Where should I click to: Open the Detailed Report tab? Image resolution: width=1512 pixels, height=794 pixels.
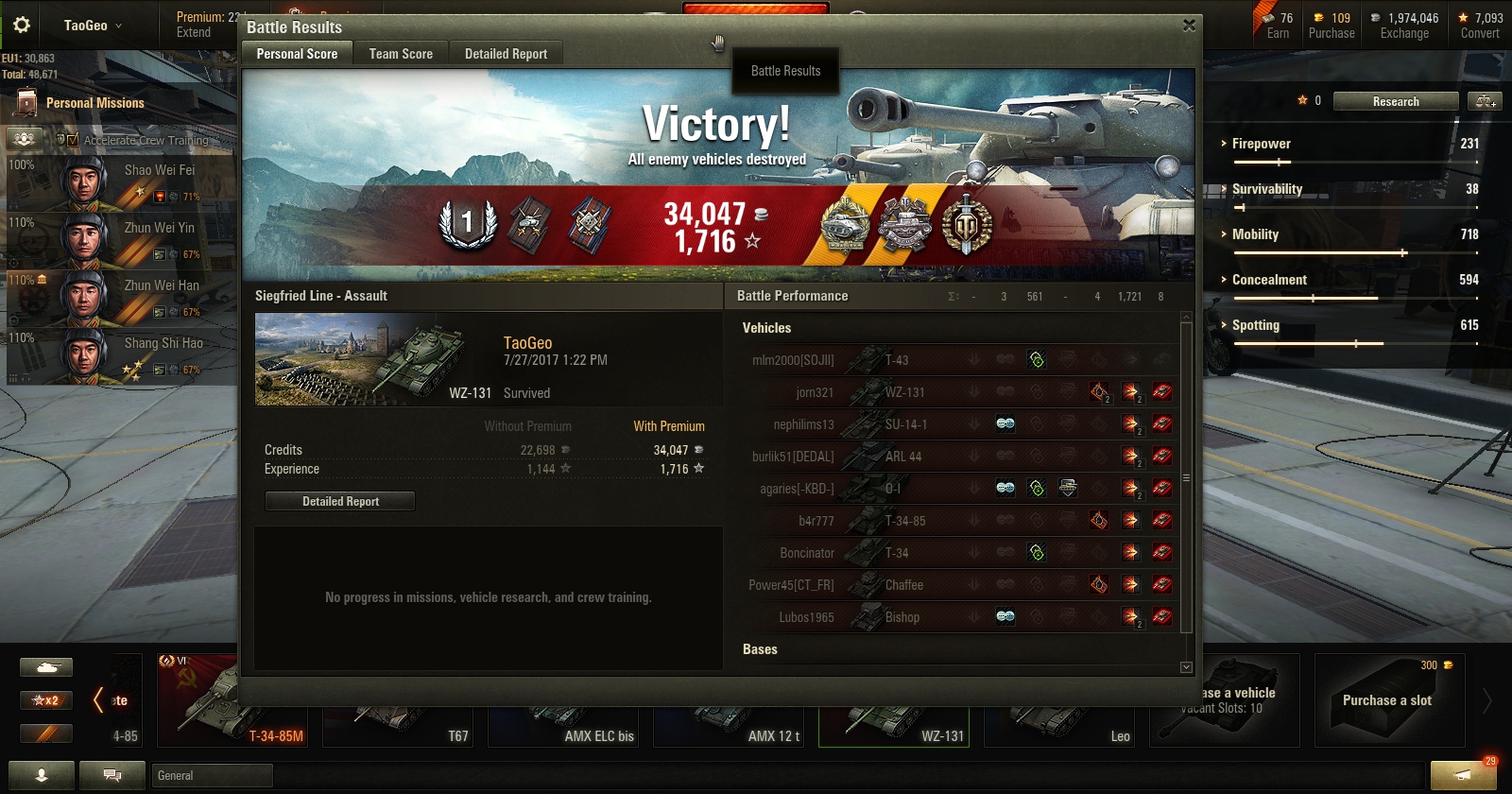pos(506,54)
